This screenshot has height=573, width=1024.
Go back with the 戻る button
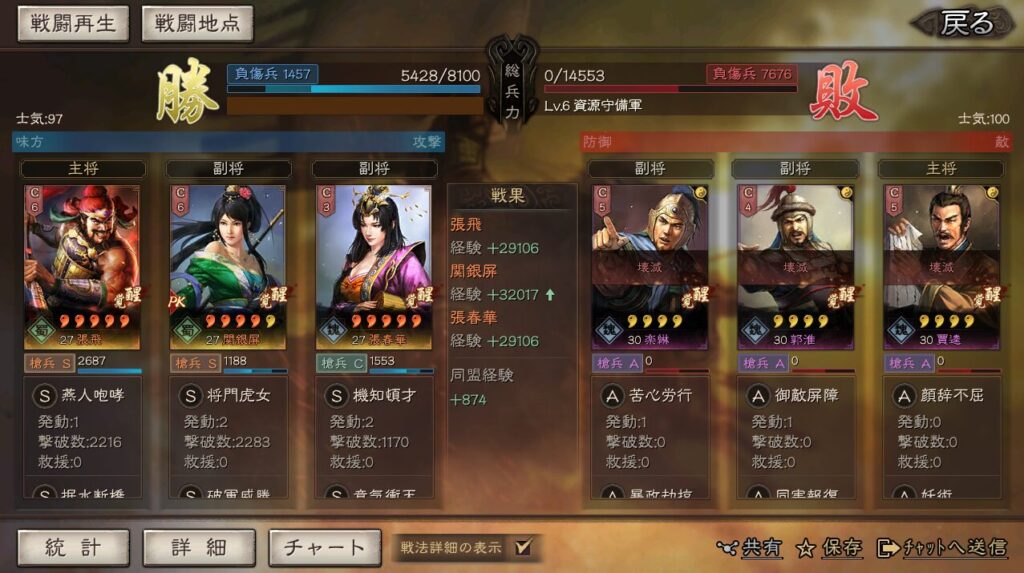point(965,23)
